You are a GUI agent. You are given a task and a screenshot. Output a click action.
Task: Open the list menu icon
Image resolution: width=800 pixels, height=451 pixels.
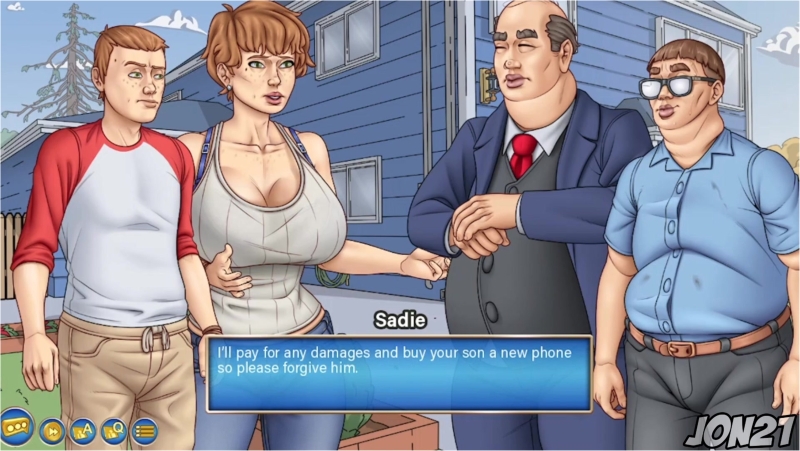[x=145, y=431]
